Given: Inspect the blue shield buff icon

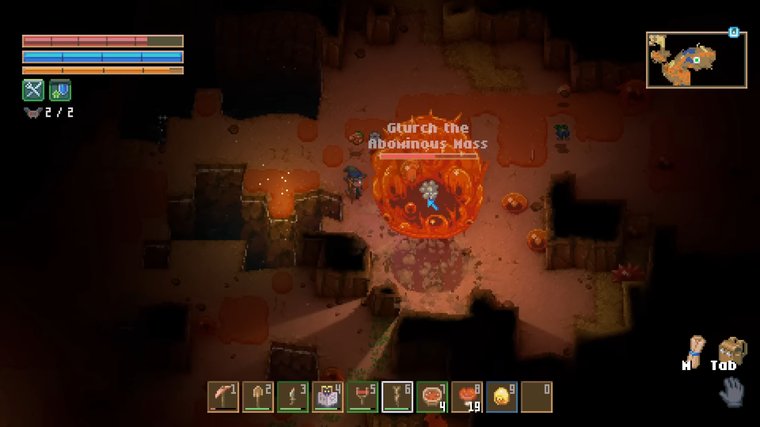Looking at the screenshot, I should (x=59, y=90).
